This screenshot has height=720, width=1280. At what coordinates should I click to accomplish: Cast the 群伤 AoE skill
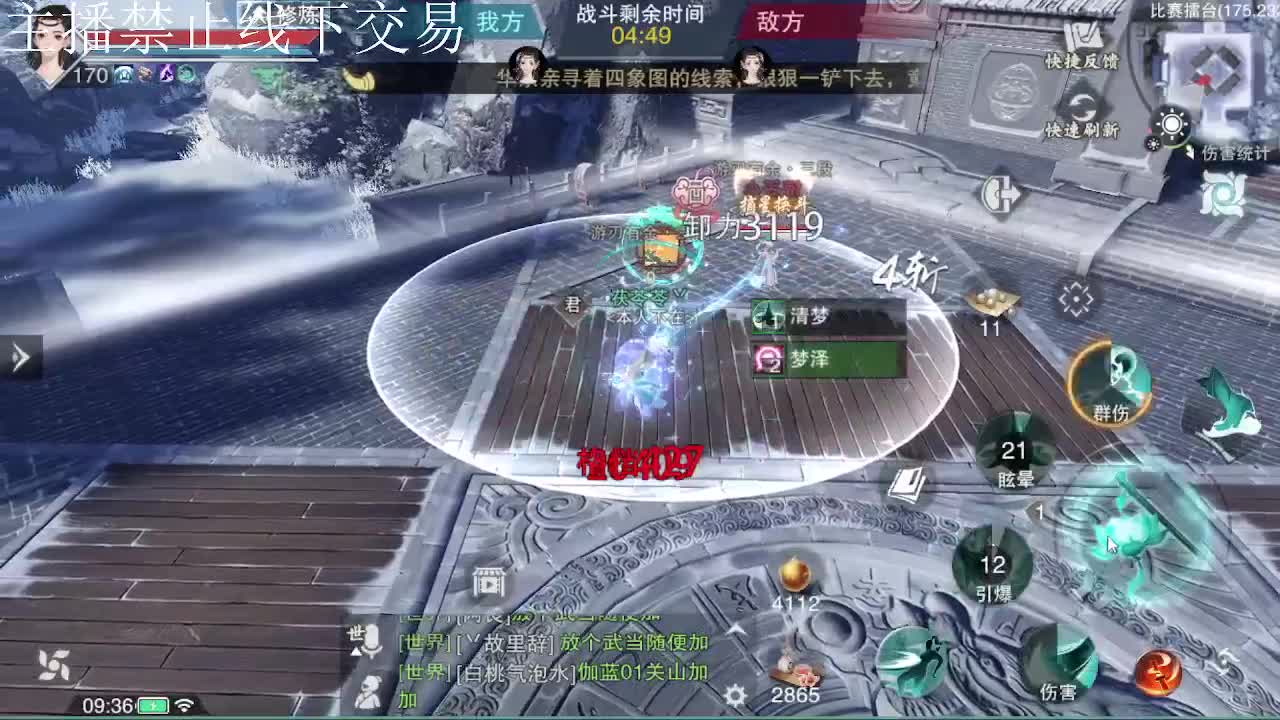(x=1110, y=382)
